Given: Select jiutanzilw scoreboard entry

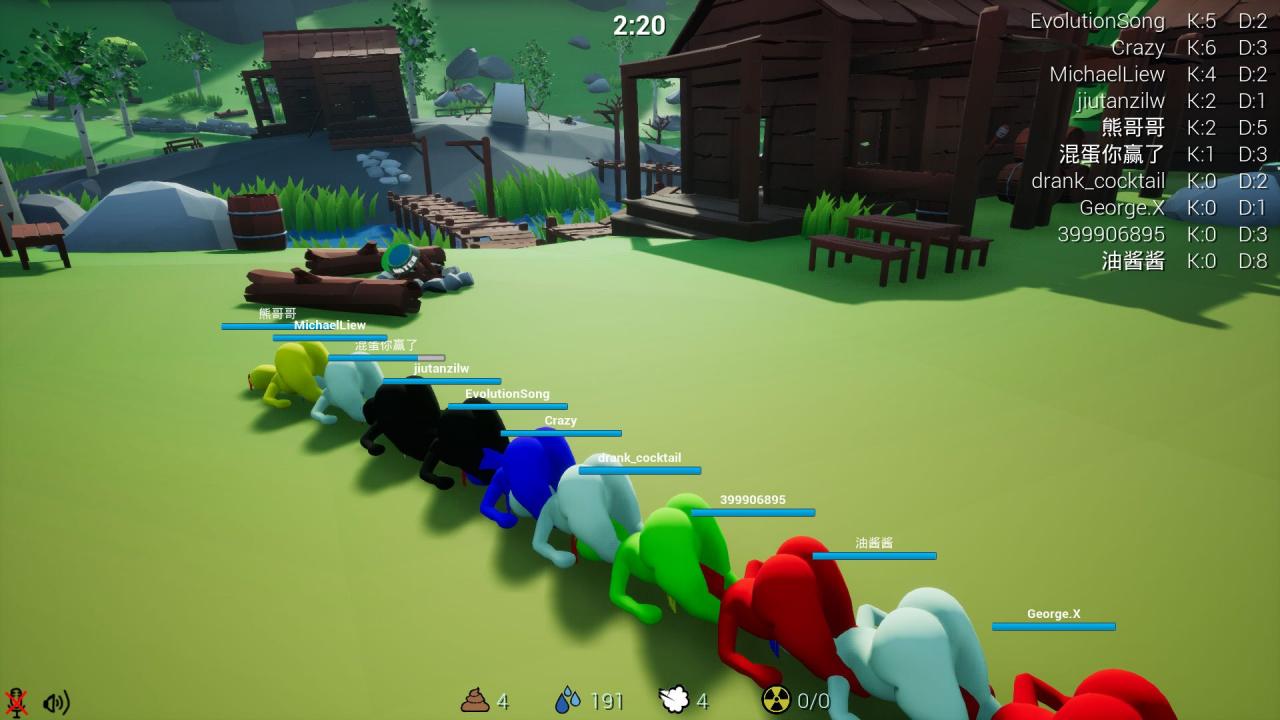Looking at the screenshot, I should pyautogui.click(x=1120, y=101).
